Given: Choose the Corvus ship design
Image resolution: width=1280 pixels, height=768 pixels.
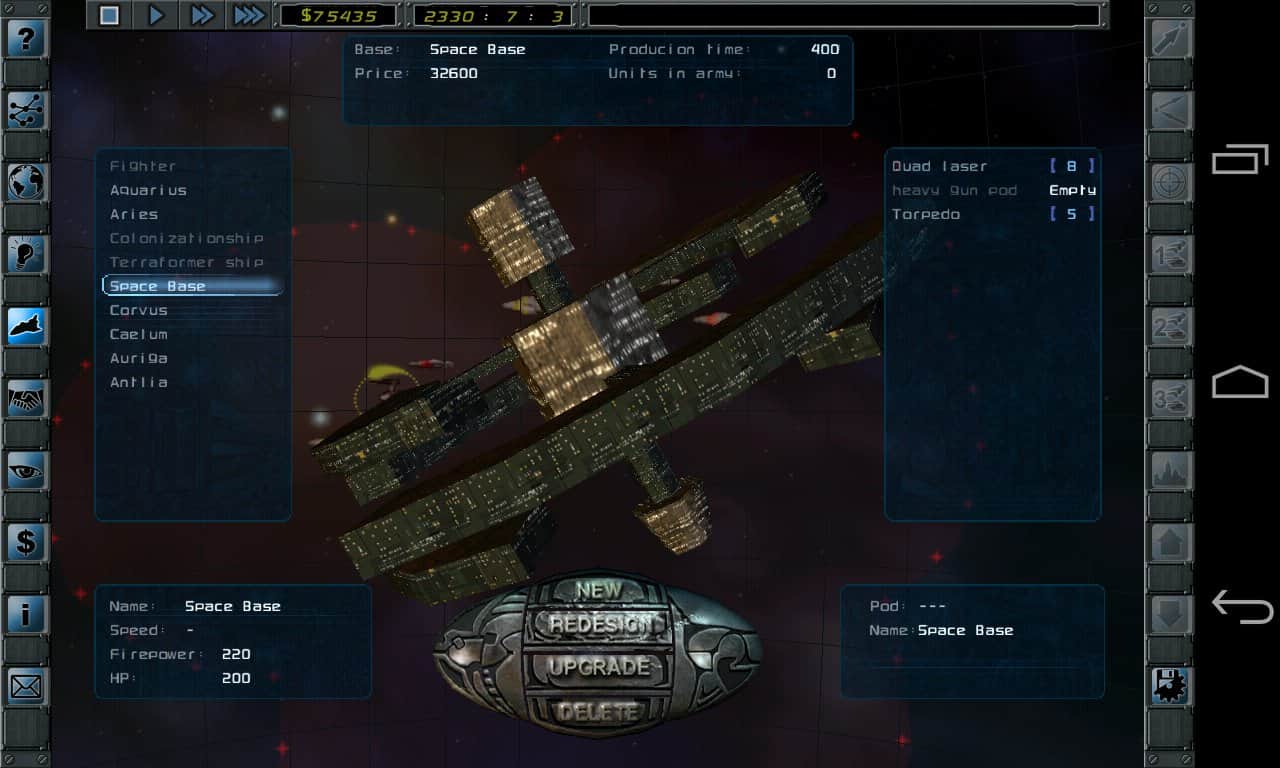Looking at the screenshot, I should point(139,310).
